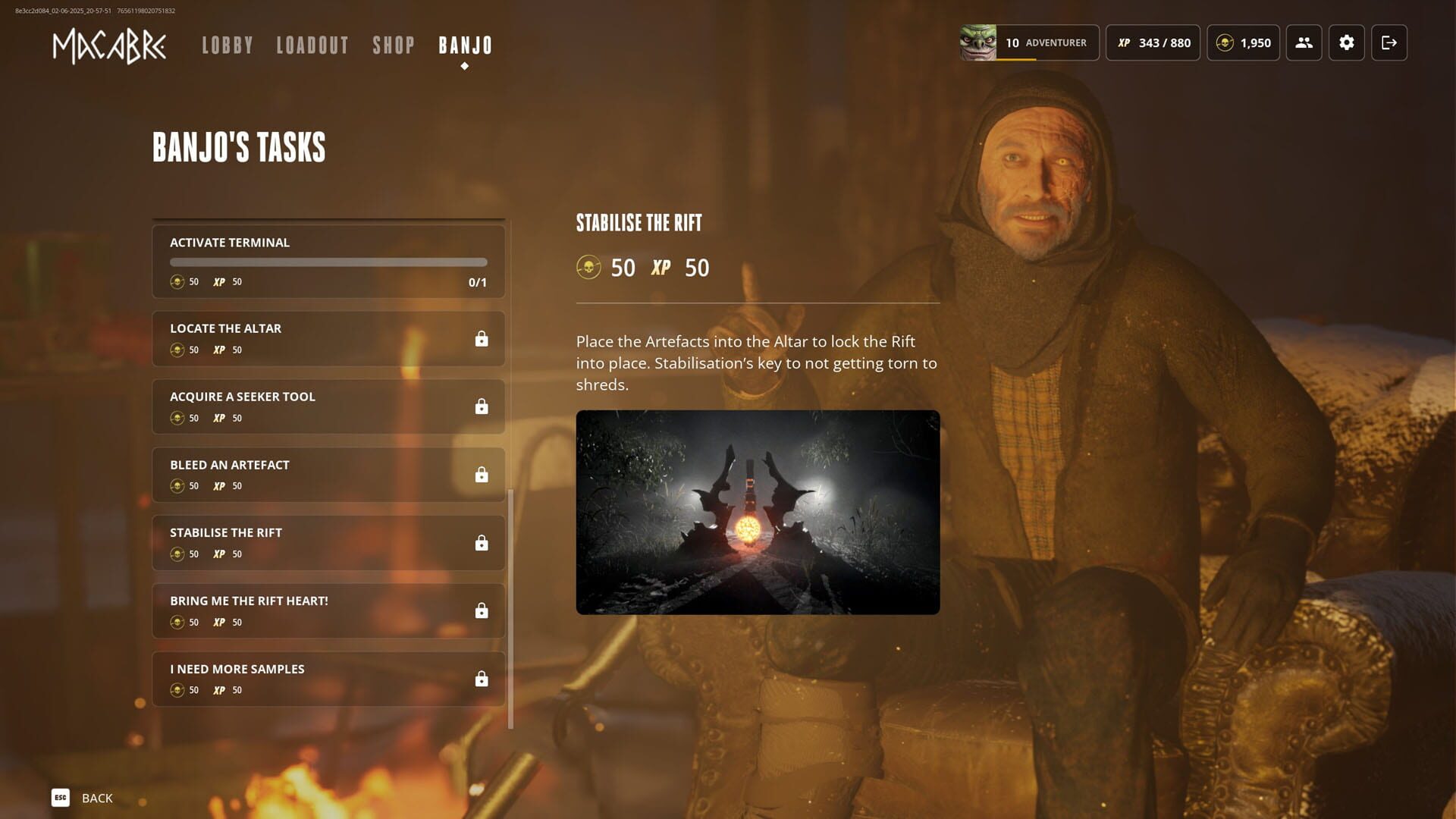Image resolution: width=1456 pixels, height=819 pixels.
Task: Open the settings gear icon
Action: [1347, 43]
